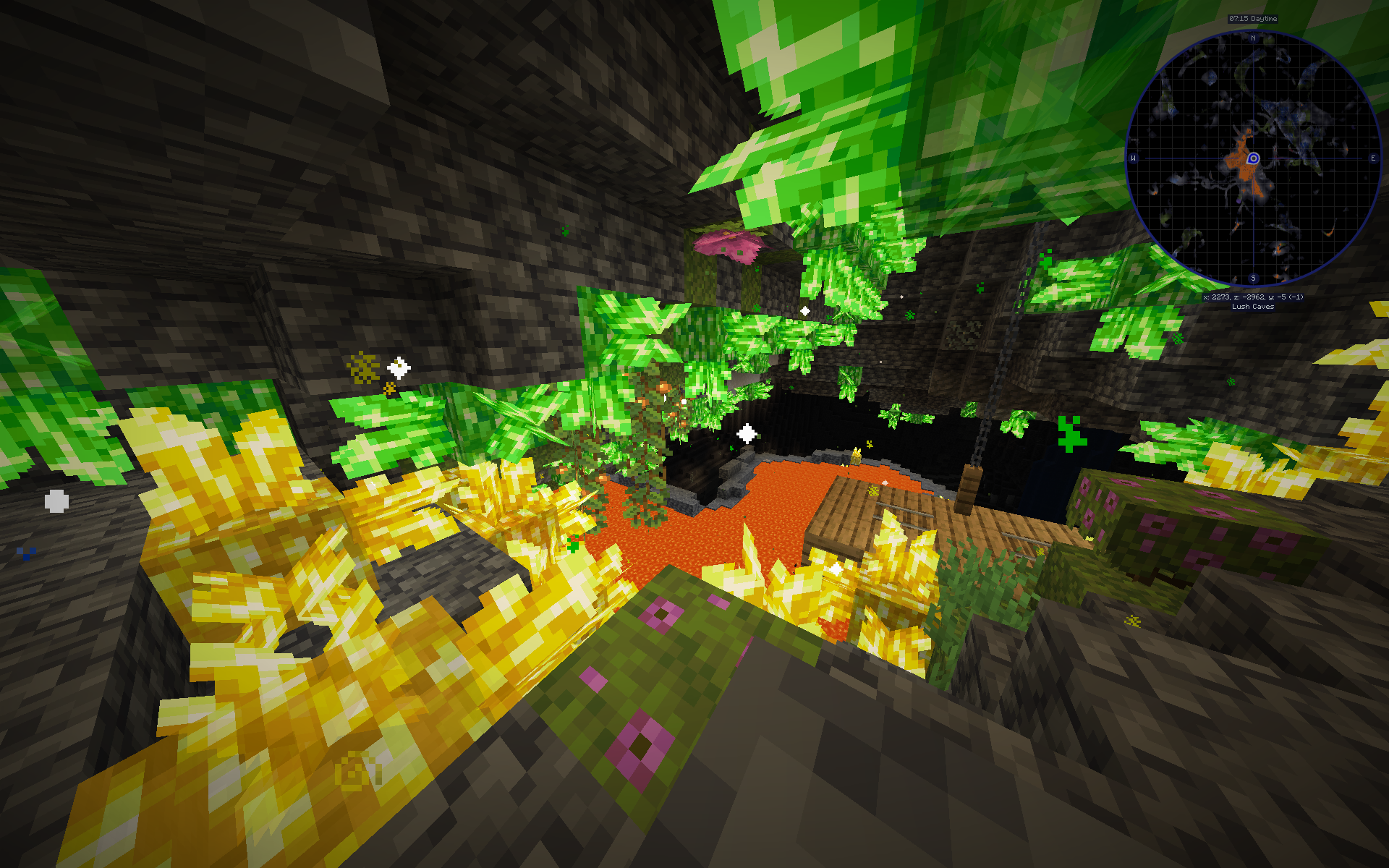The width and height of the screenshot is (1389, 868).
Task: Click the W compass letter on the minimap
Action: [1133, 158]
